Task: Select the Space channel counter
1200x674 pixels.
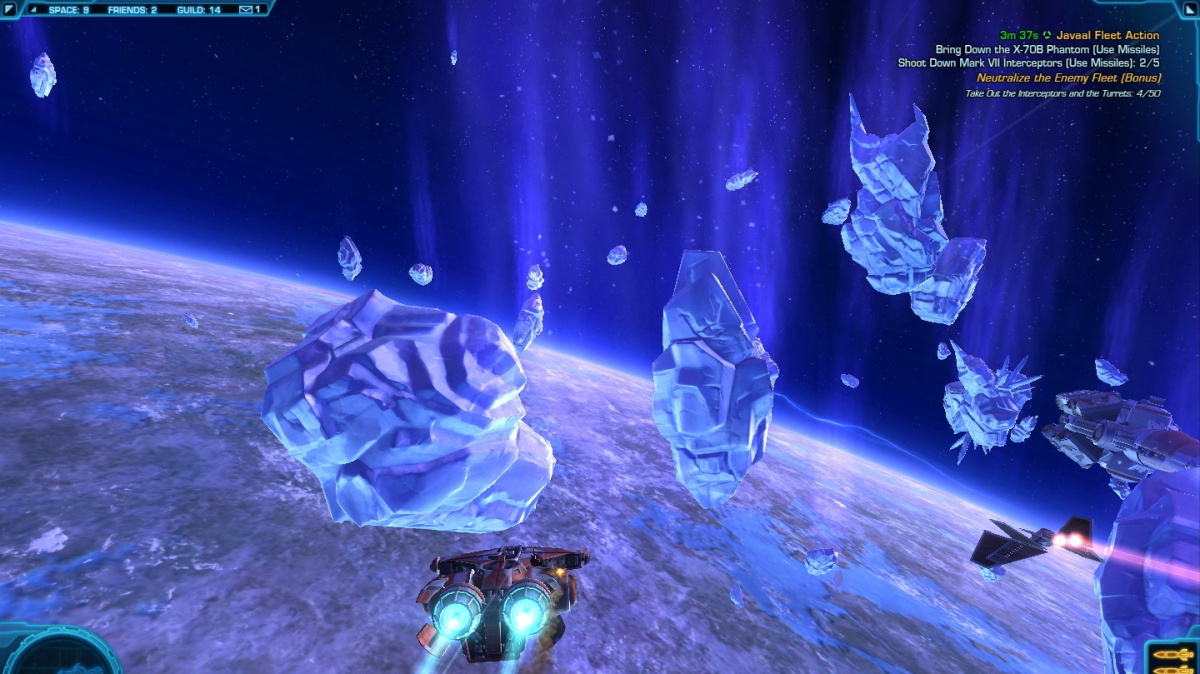Action: point(68,9)
